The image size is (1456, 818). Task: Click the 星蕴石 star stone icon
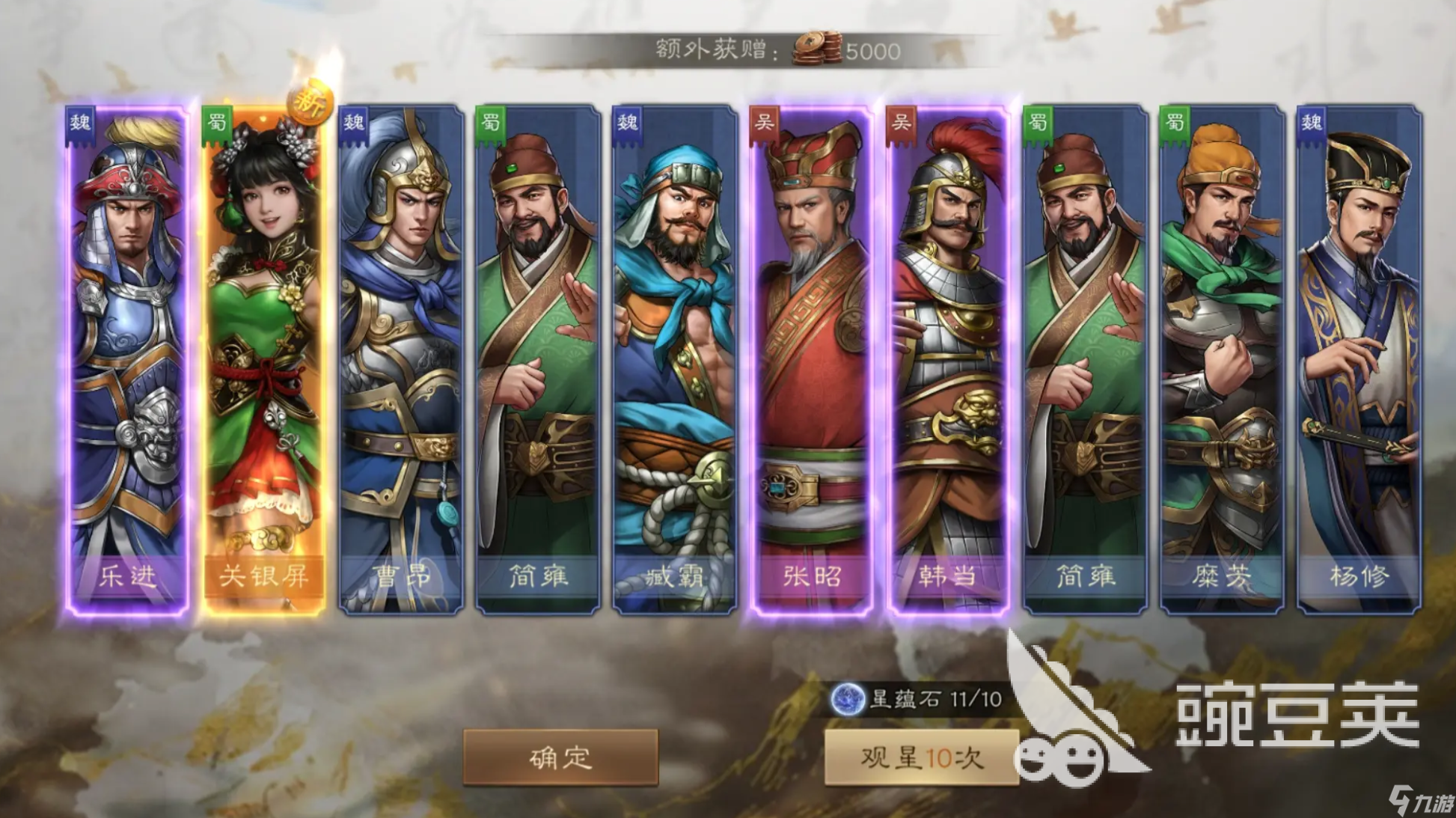click(849, 698)
